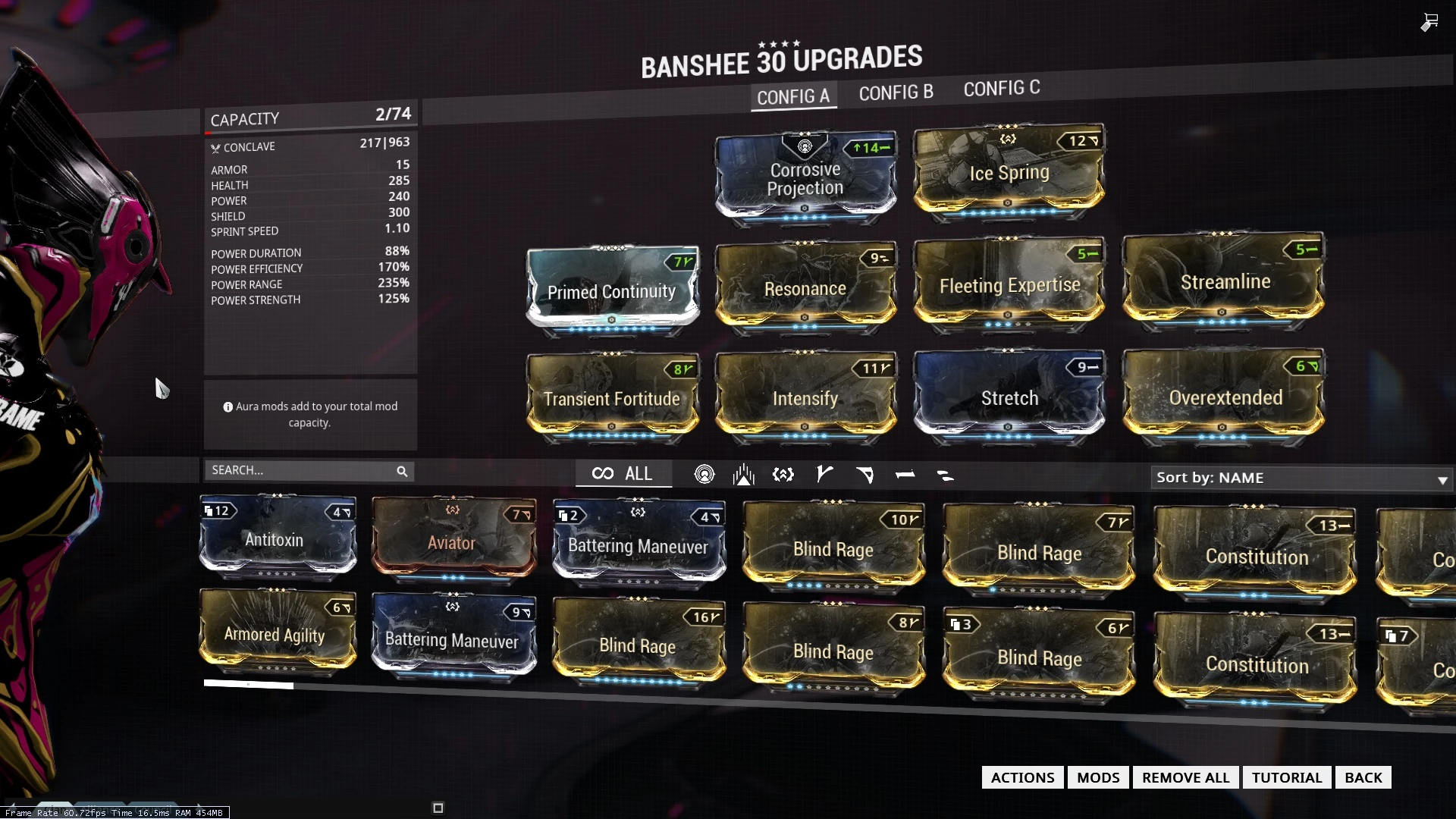This screenshot has width=1456, height=819.
Task: Toggle the ALL mods filter
Action: click(x=623, y=473)
